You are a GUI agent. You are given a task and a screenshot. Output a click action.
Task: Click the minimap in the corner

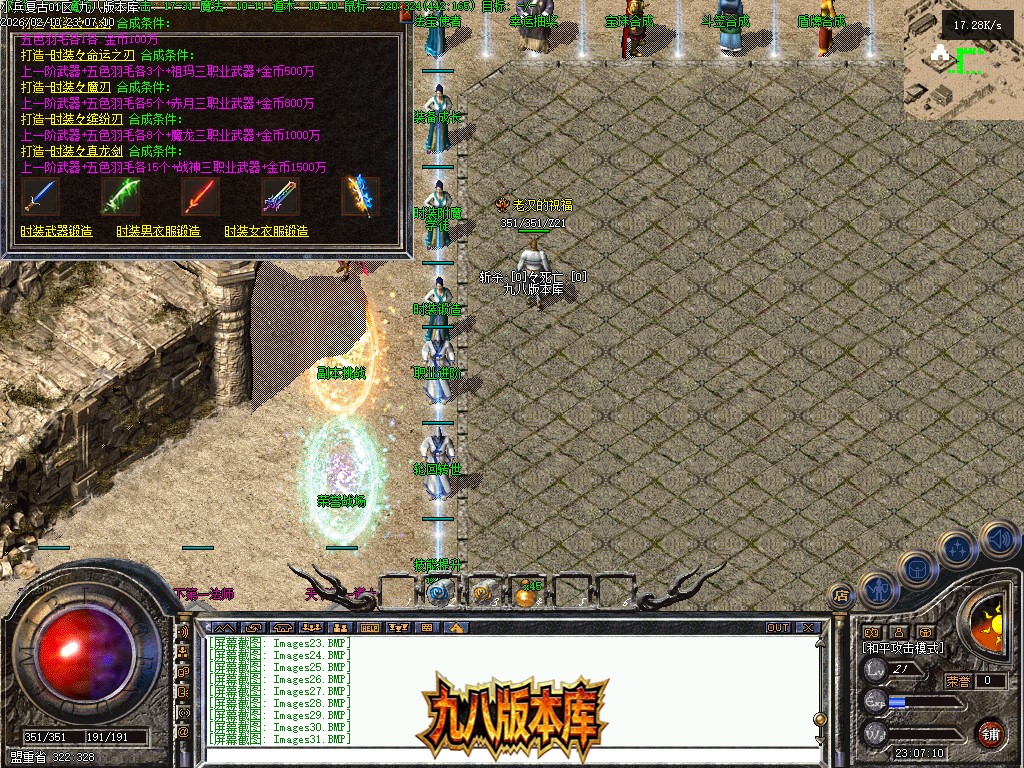[964, 62]
